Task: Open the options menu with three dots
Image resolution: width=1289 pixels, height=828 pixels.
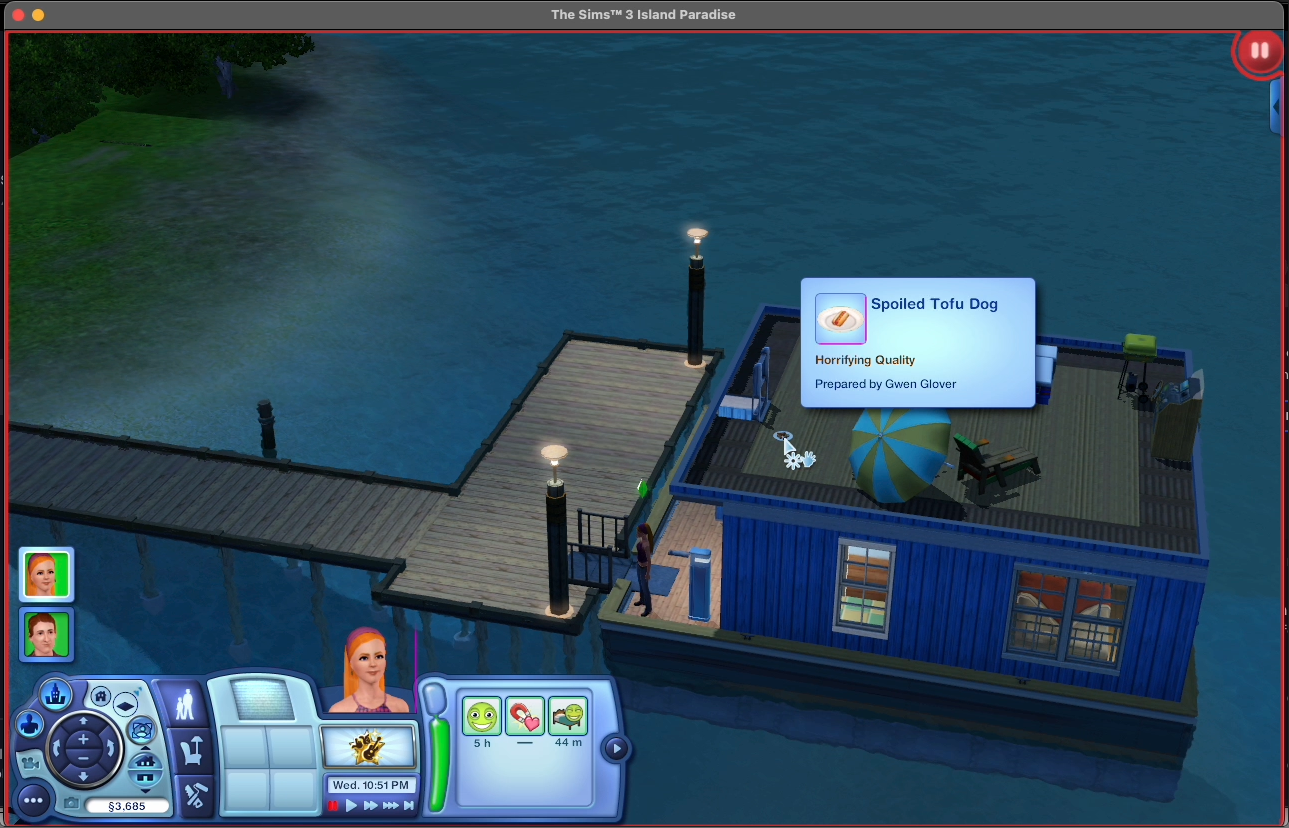Action: coord(32,799)
